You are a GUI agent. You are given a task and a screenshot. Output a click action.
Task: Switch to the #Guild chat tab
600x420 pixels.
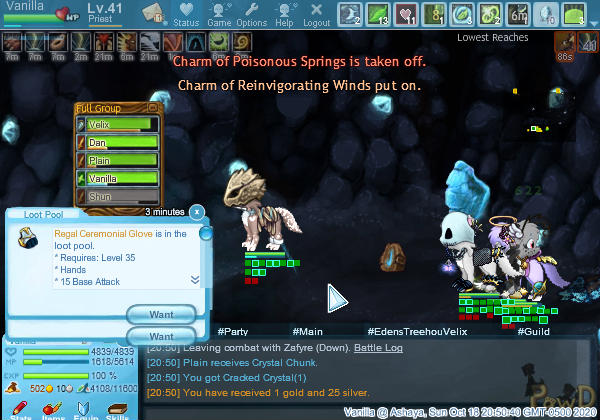535,330
